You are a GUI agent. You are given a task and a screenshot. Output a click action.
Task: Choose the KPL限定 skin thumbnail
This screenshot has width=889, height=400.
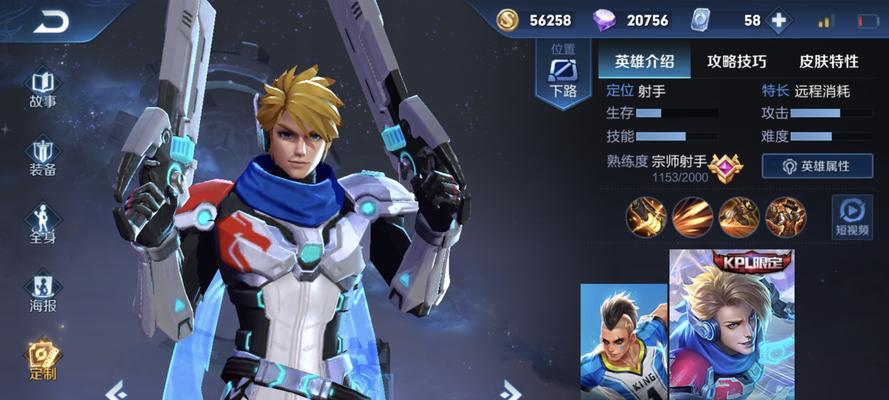730,325
